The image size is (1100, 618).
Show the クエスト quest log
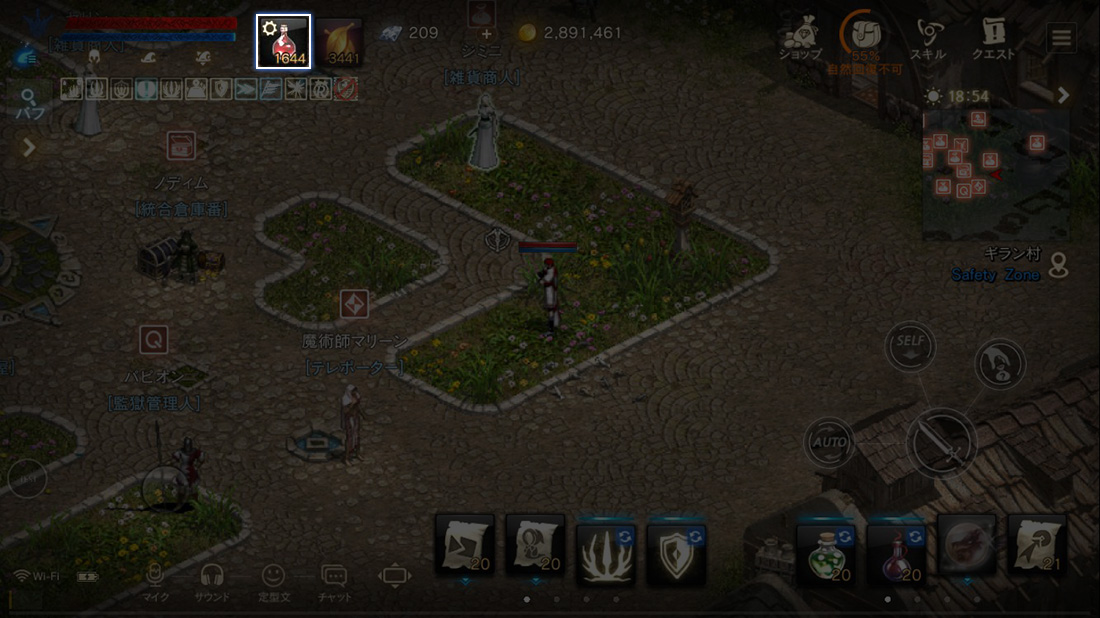point(993,38)
